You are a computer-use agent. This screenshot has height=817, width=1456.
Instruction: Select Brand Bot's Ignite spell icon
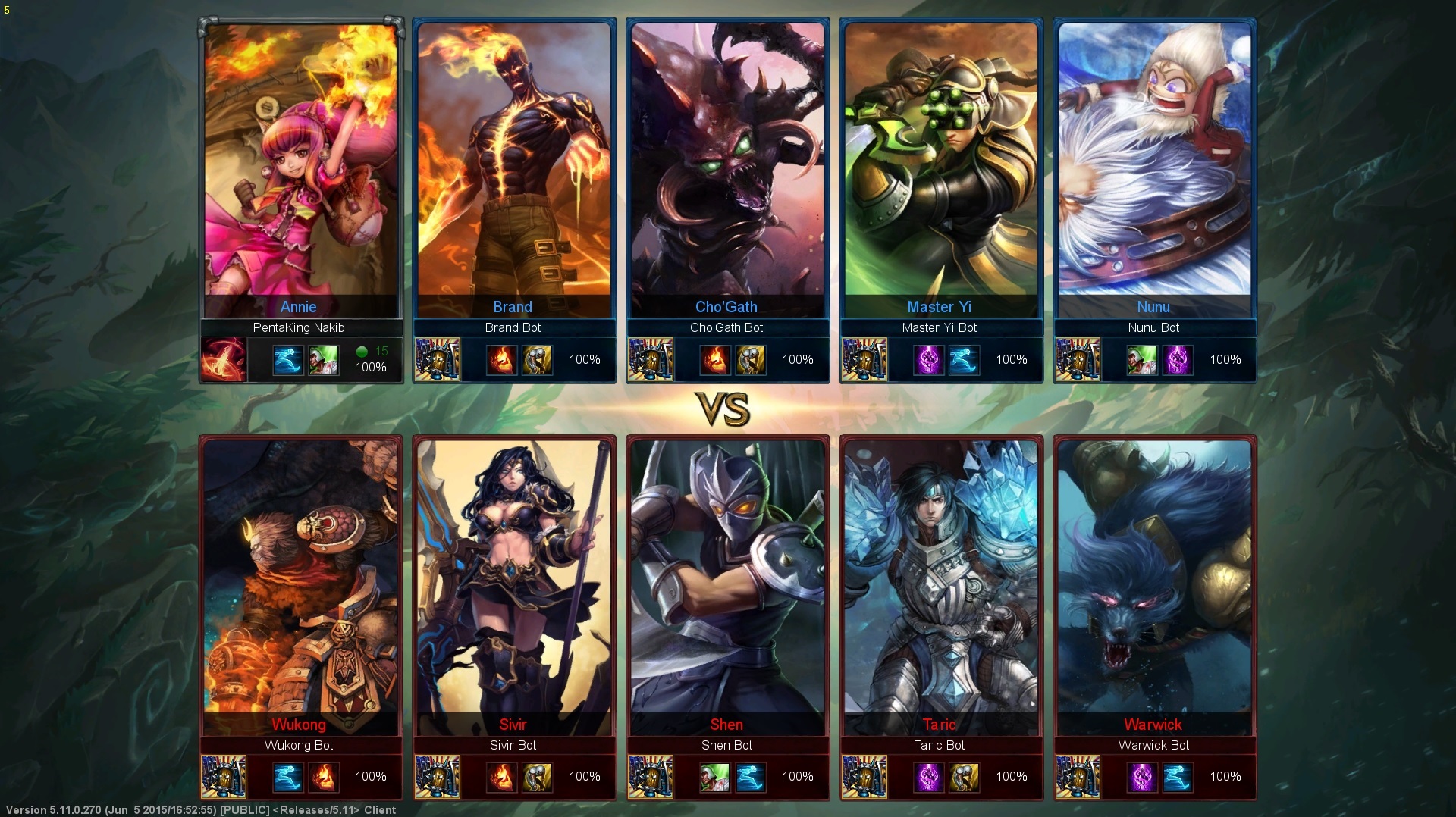(x=501, y=360)
